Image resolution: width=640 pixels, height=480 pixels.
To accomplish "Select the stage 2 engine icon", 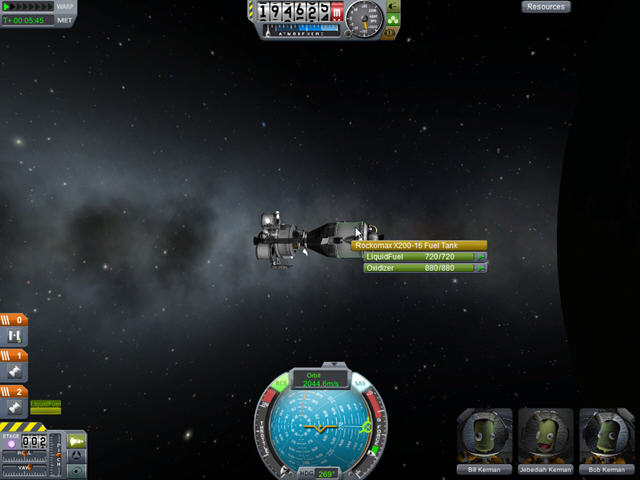I will pos(16,408).
